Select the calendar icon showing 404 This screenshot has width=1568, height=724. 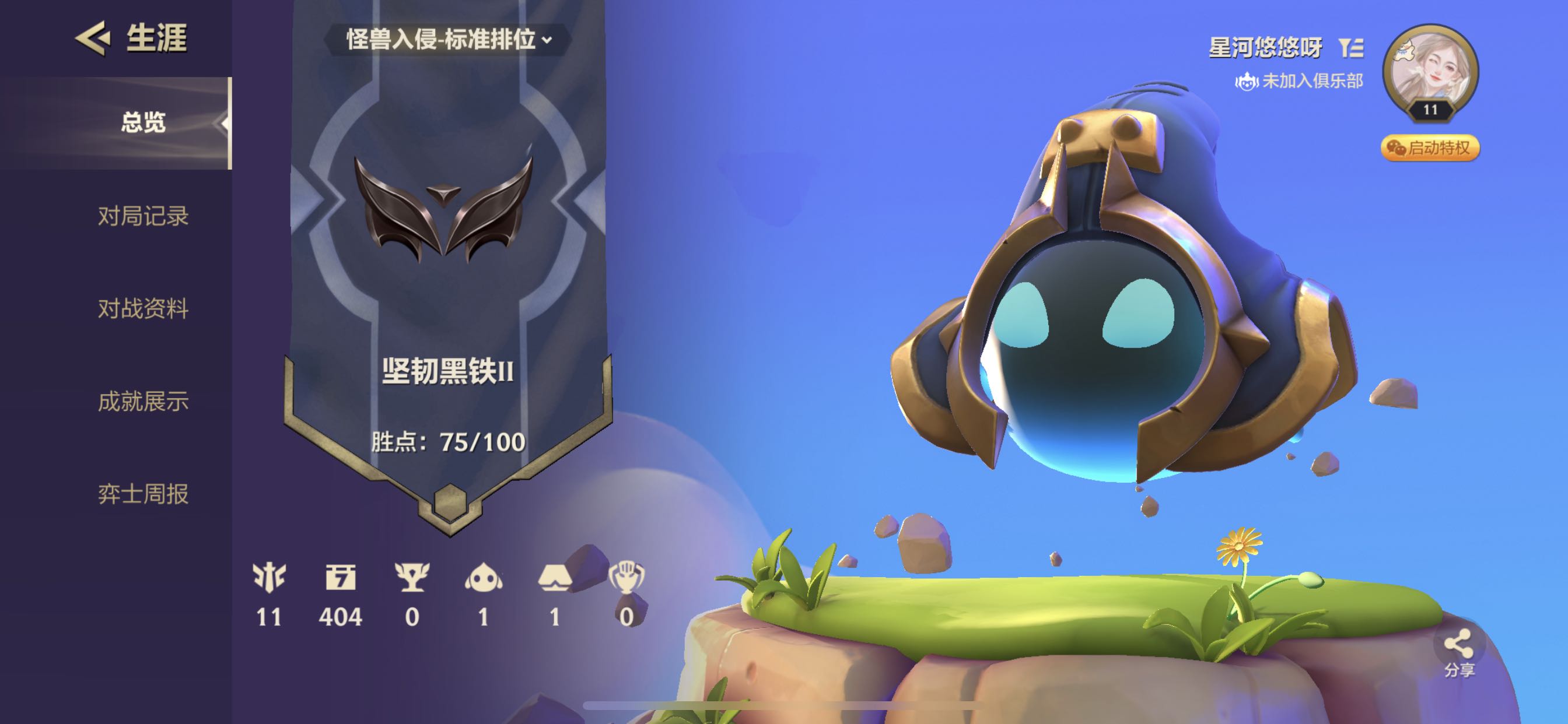tap(340, 577)
